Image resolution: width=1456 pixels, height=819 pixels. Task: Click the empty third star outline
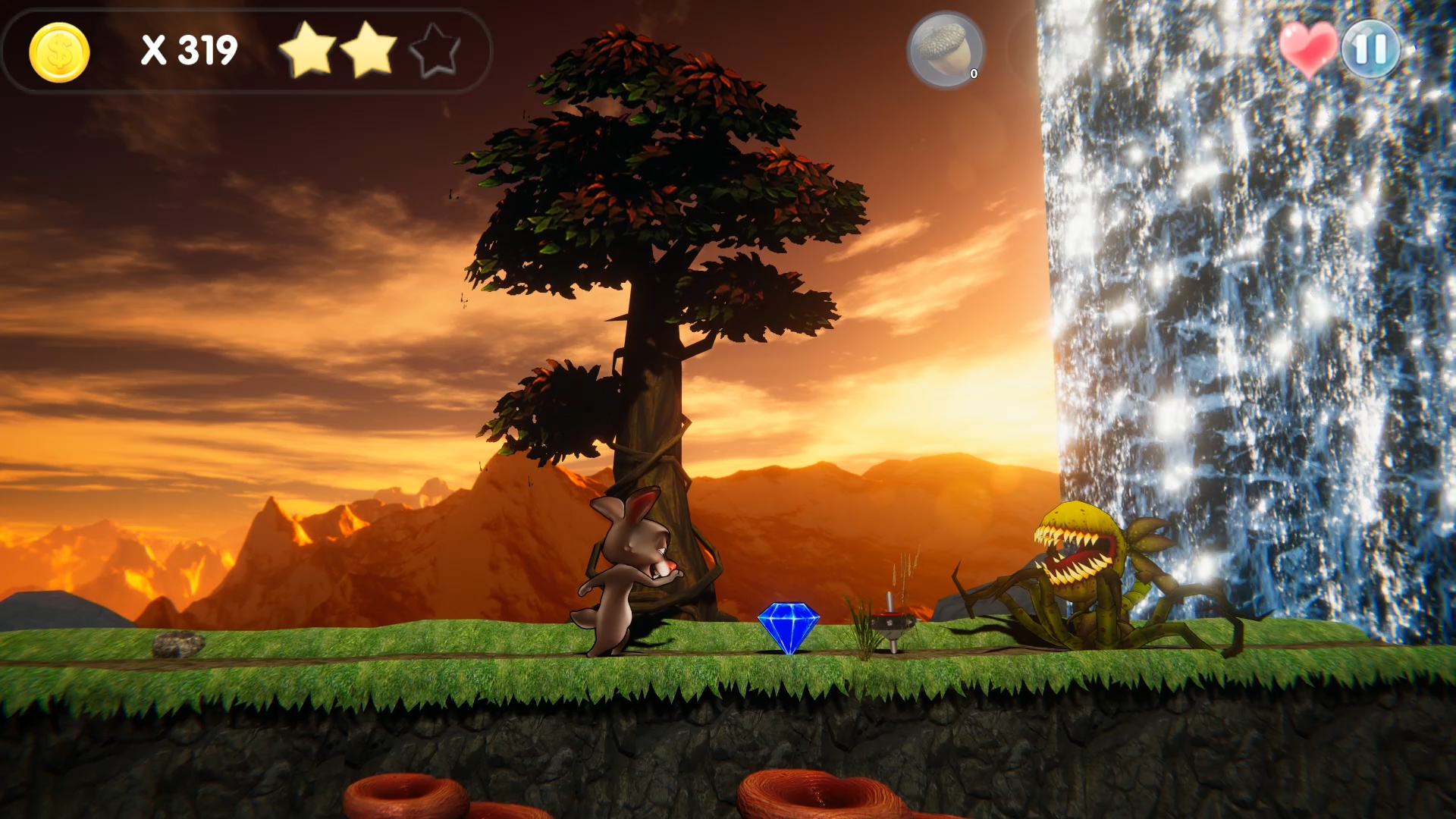click(435, 51)
